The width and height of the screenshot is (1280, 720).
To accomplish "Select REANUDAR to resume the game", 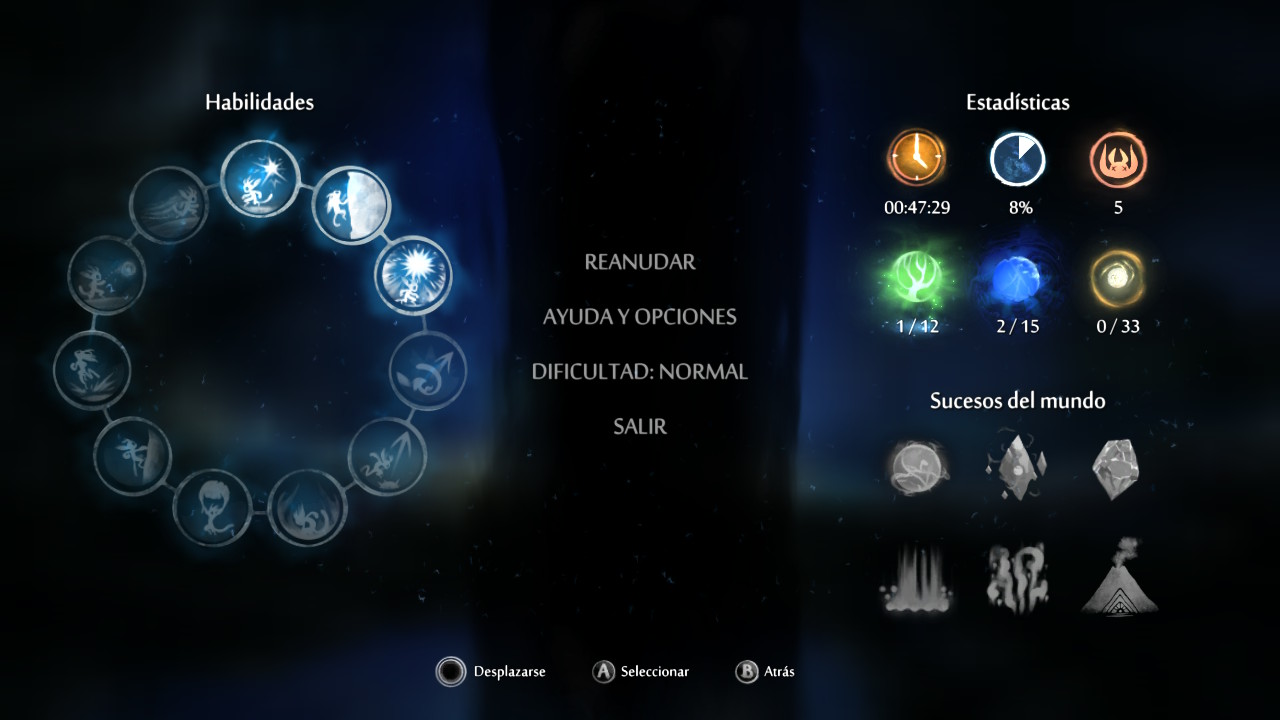I will tap(640, 262).
